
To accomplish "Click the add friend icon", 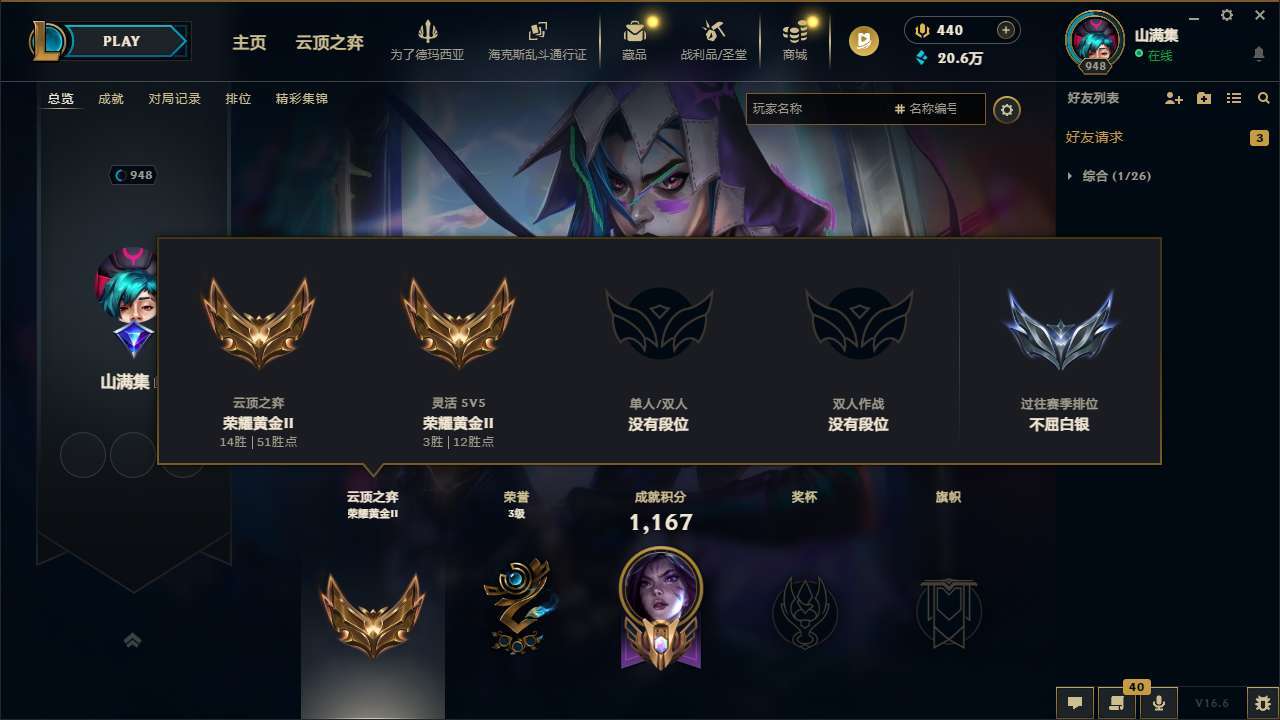I will coord(1172,98).
